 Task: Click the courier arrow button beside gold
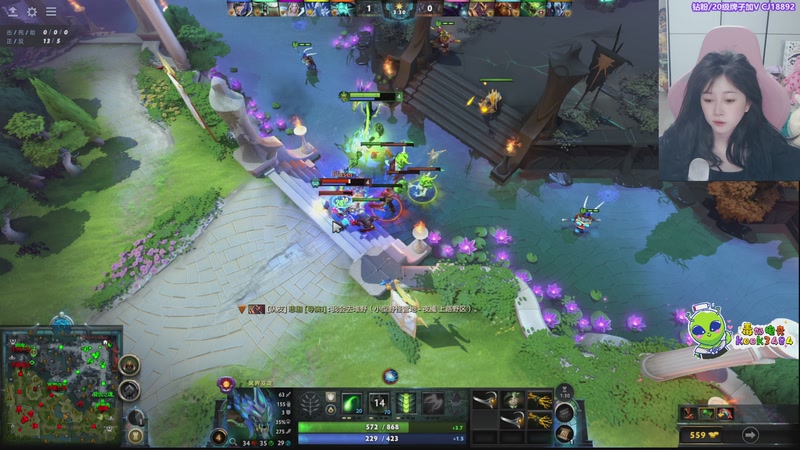click(750, 435)
